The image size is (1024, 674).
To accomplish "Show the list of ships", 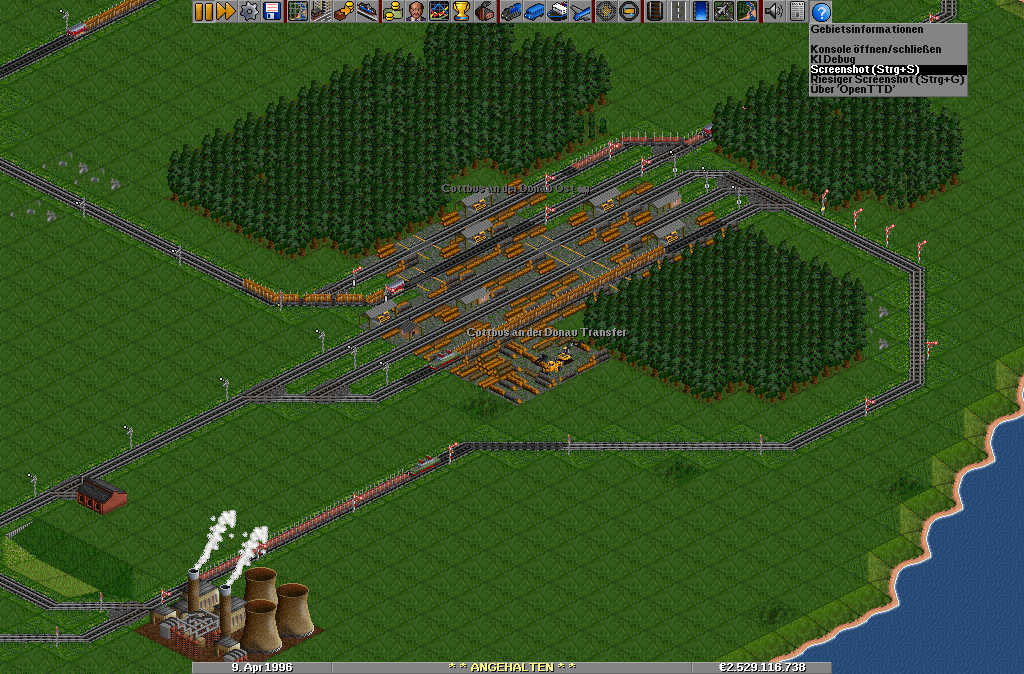I will [x=557, y=12].
